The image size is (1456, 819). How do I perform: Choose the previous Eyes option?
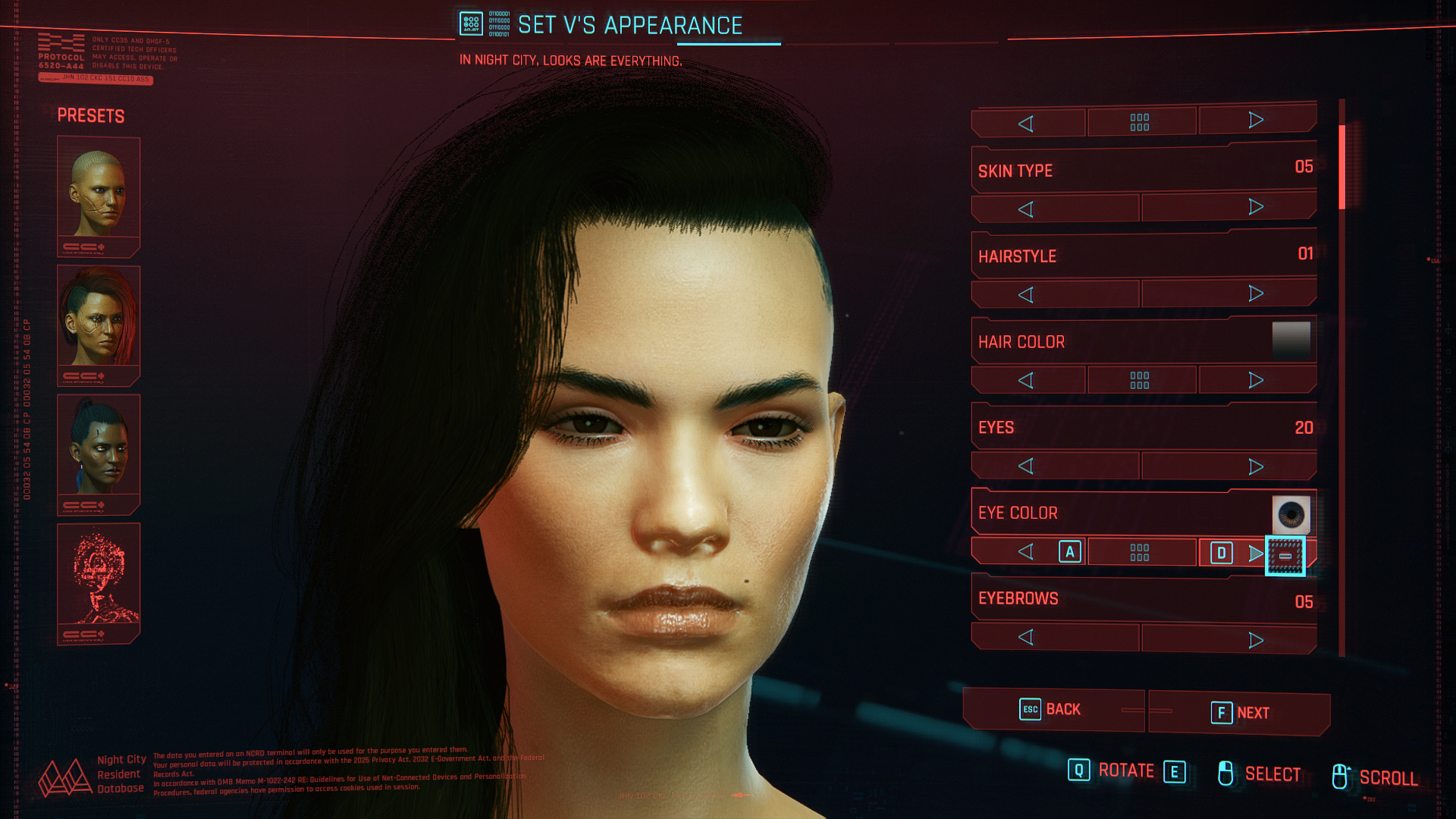coord(1026,466)
